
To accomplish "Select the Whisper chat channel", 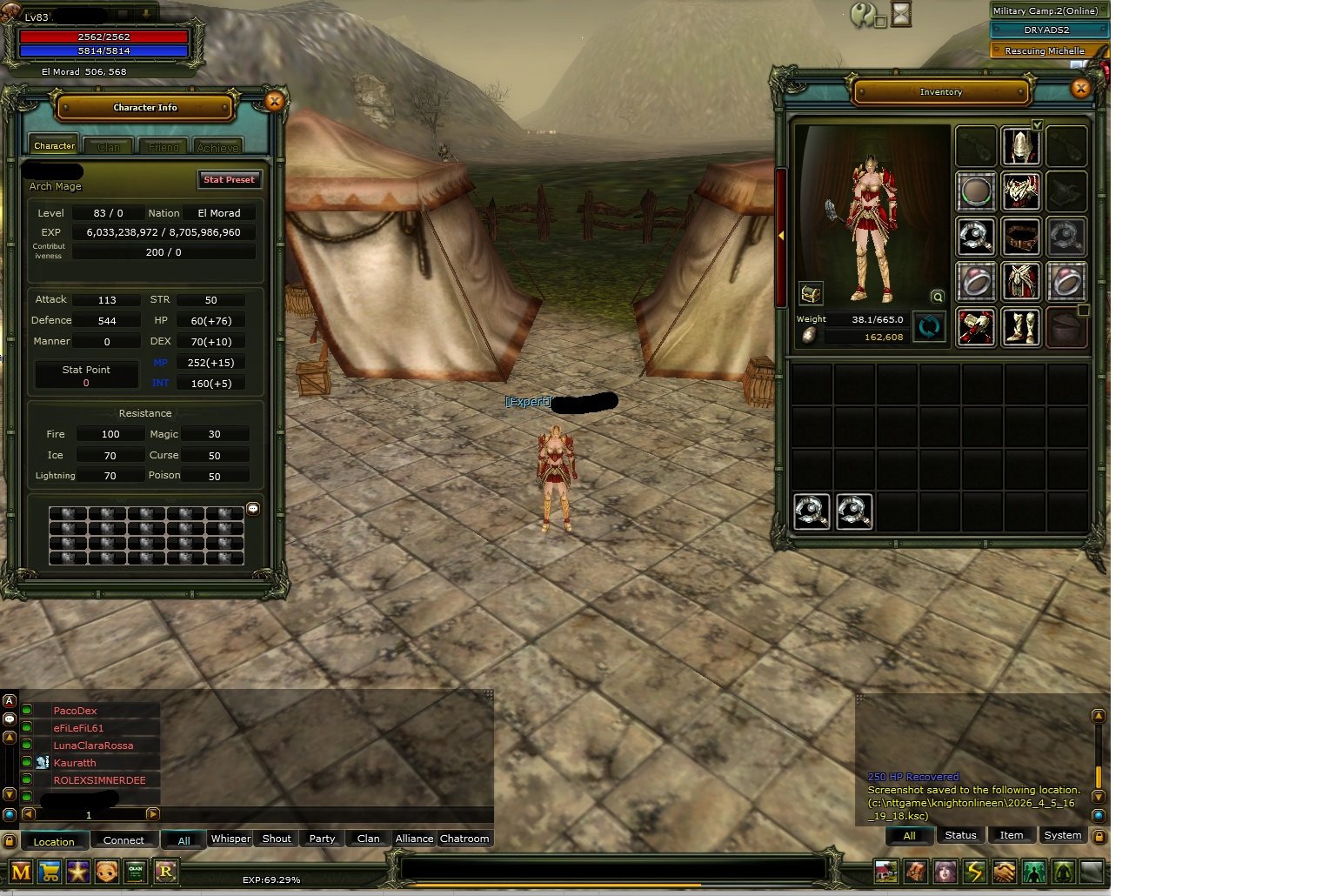I will pos(230,839).
